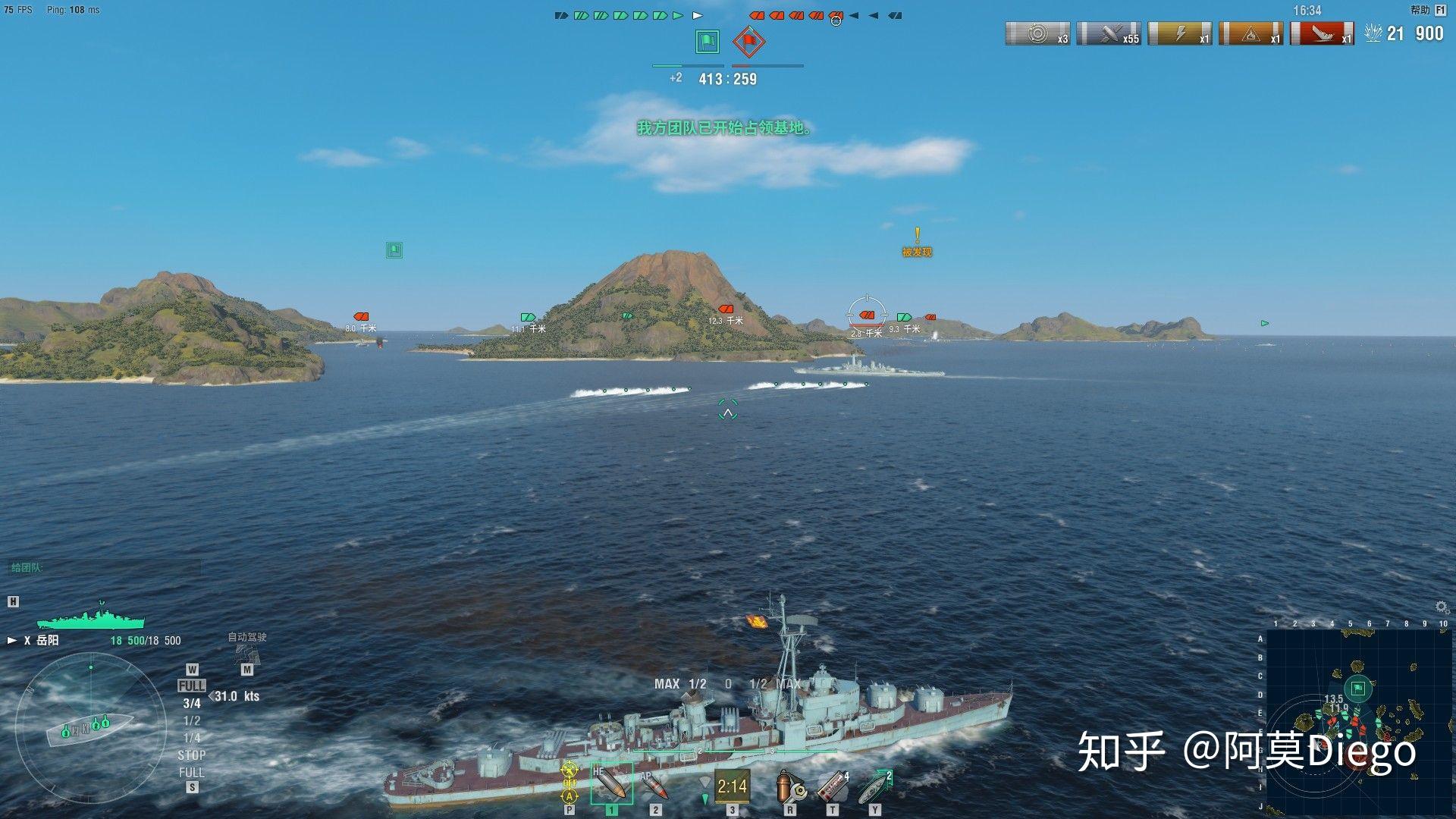Screen dimensions: 1456x819
Task: Click the red enemy base flag indicator
Action: [748, 41]
